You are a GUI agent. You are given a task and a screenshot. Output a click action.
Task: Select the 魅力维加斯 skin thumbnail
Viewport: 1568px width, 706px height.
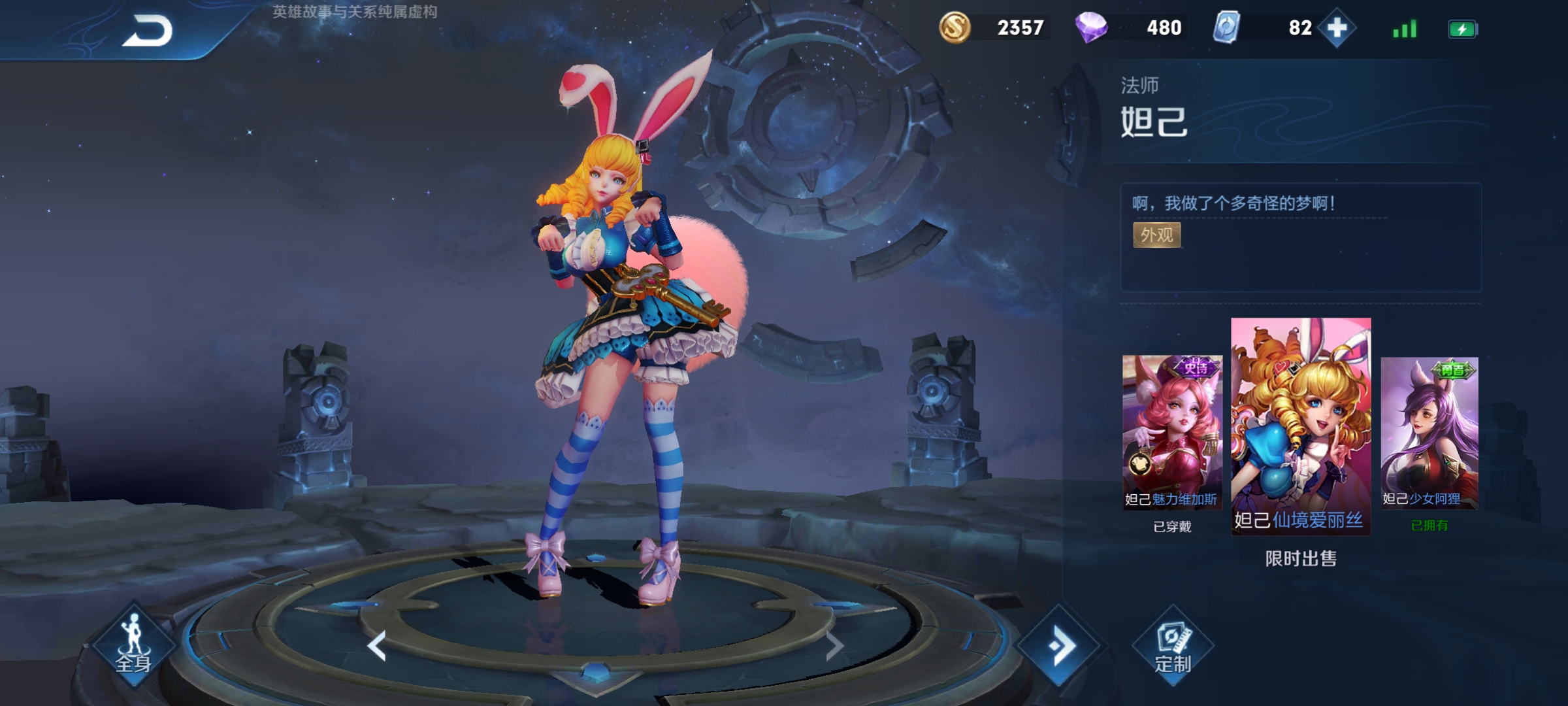coord(1172,432)
